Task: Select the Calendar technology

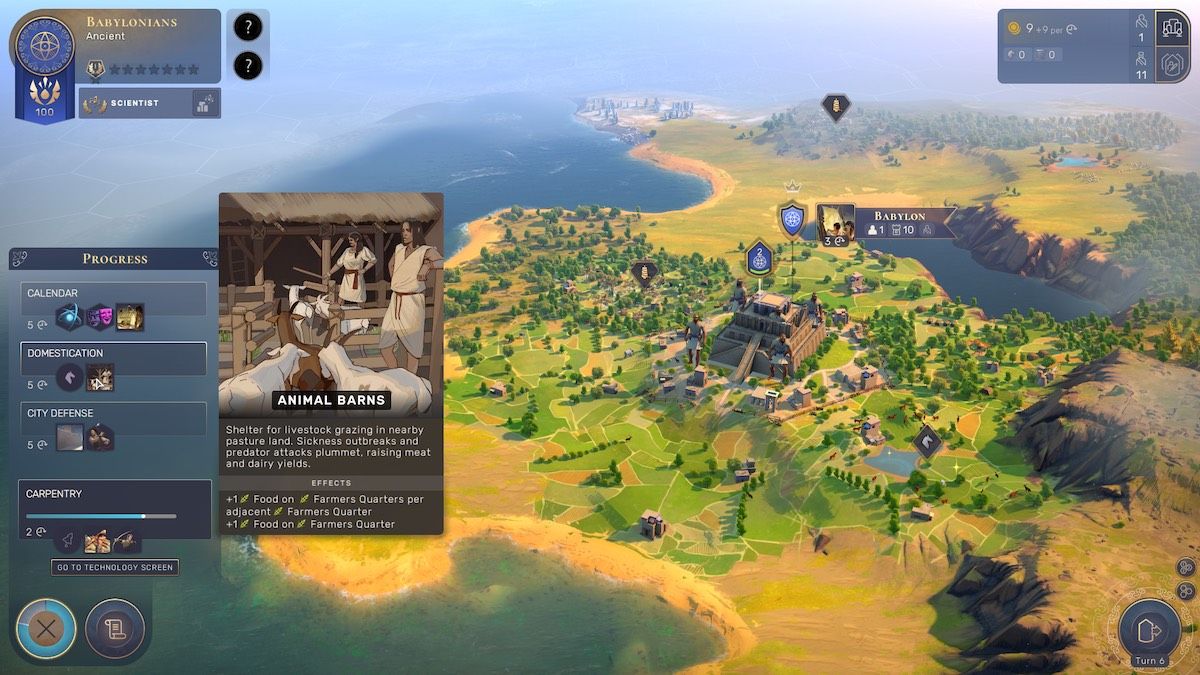Action: pos(113,297)
